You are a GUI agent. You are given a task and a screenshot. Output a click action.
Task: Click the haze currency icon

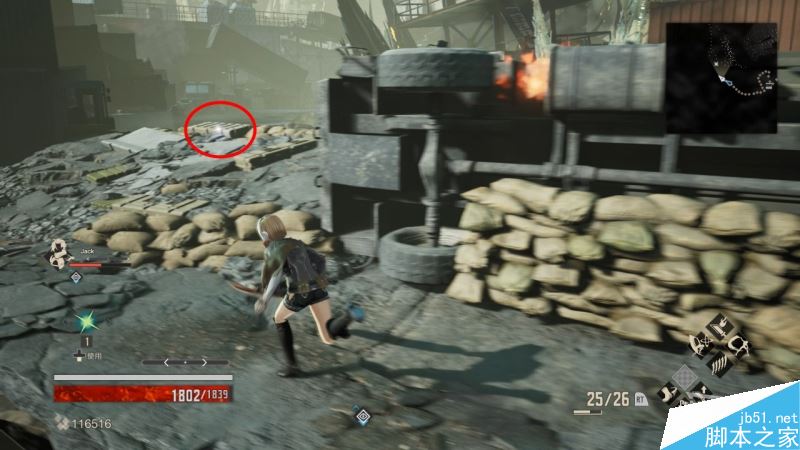click(63, 424)
